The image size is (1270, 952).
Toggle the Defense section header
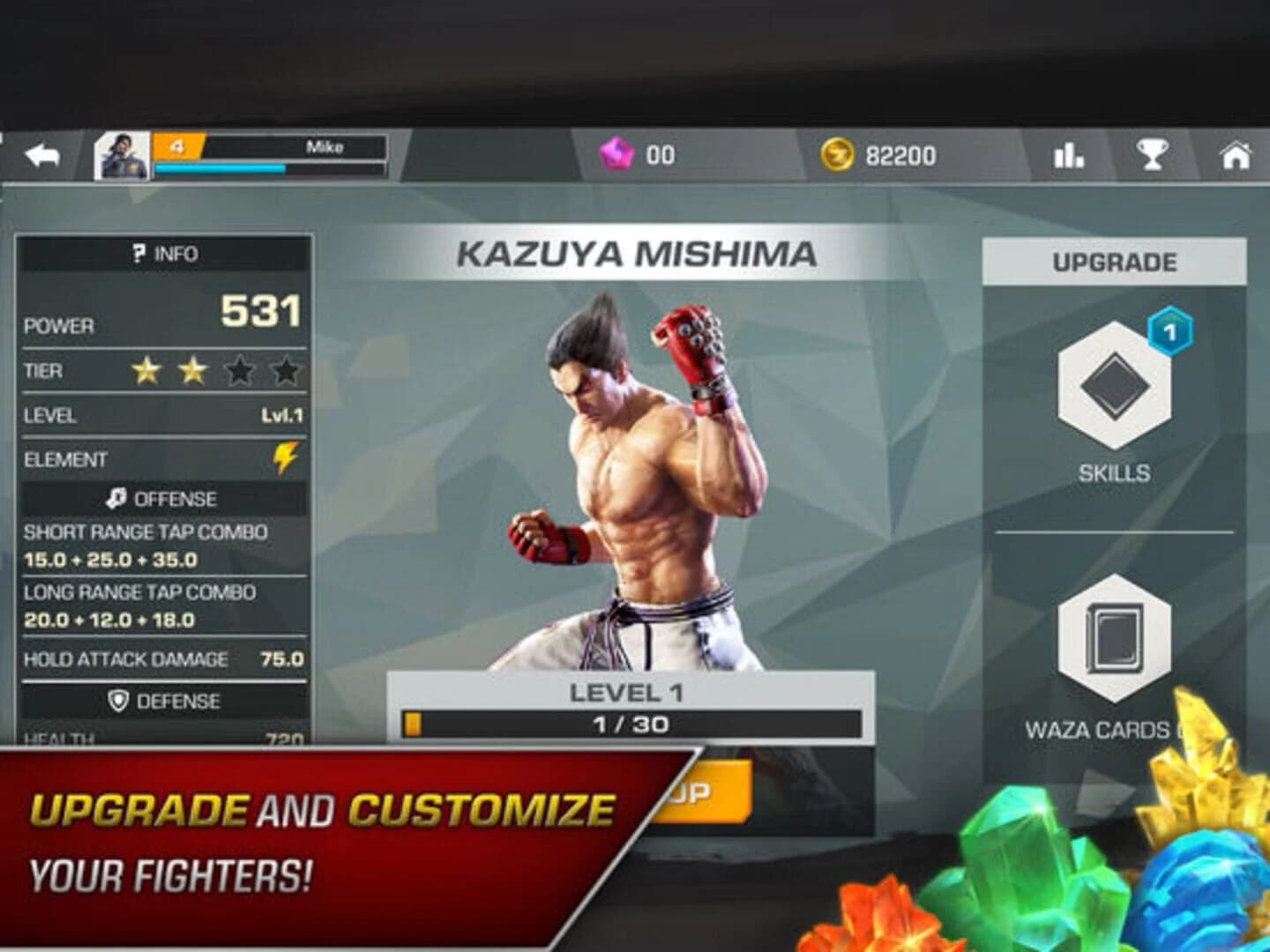pyautogui.click(x=168, y=701)
